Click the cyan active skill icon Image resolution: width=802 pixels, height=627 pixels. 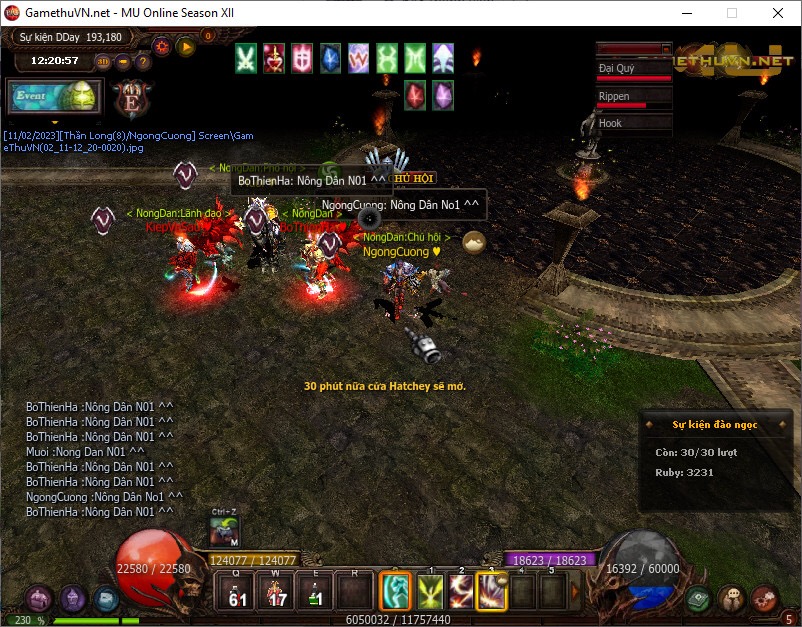pos(396,591)
